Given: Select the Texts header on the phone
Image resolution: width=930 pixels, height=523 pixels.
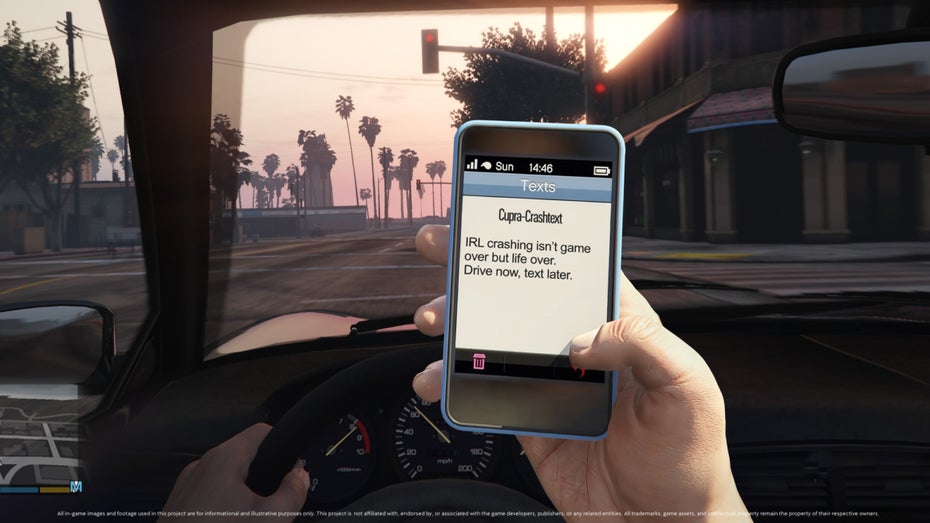Looking at the screenshot, I should click(538, 187).
